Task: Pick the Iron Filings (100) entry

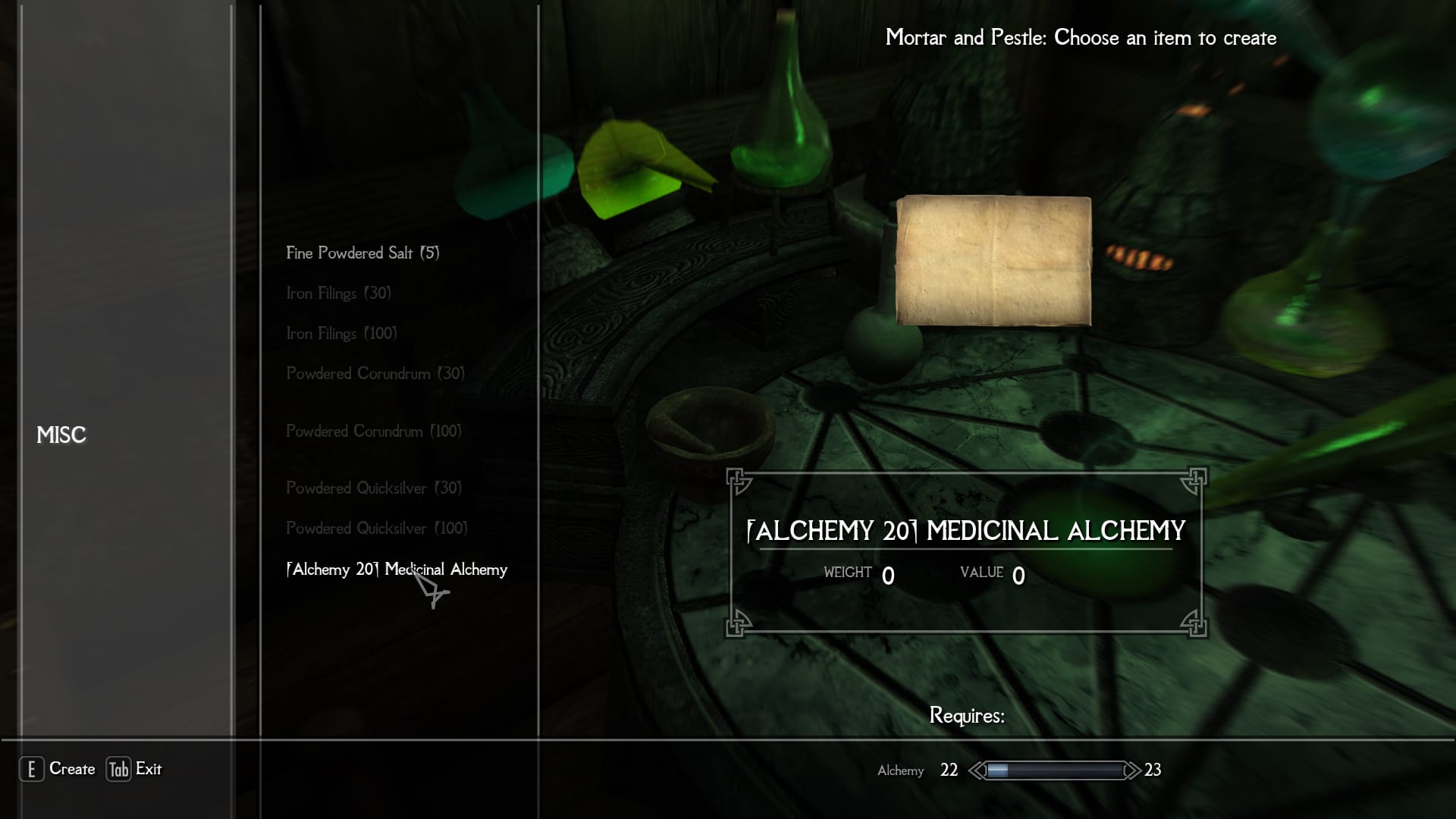Action: [x=341, y=334]
